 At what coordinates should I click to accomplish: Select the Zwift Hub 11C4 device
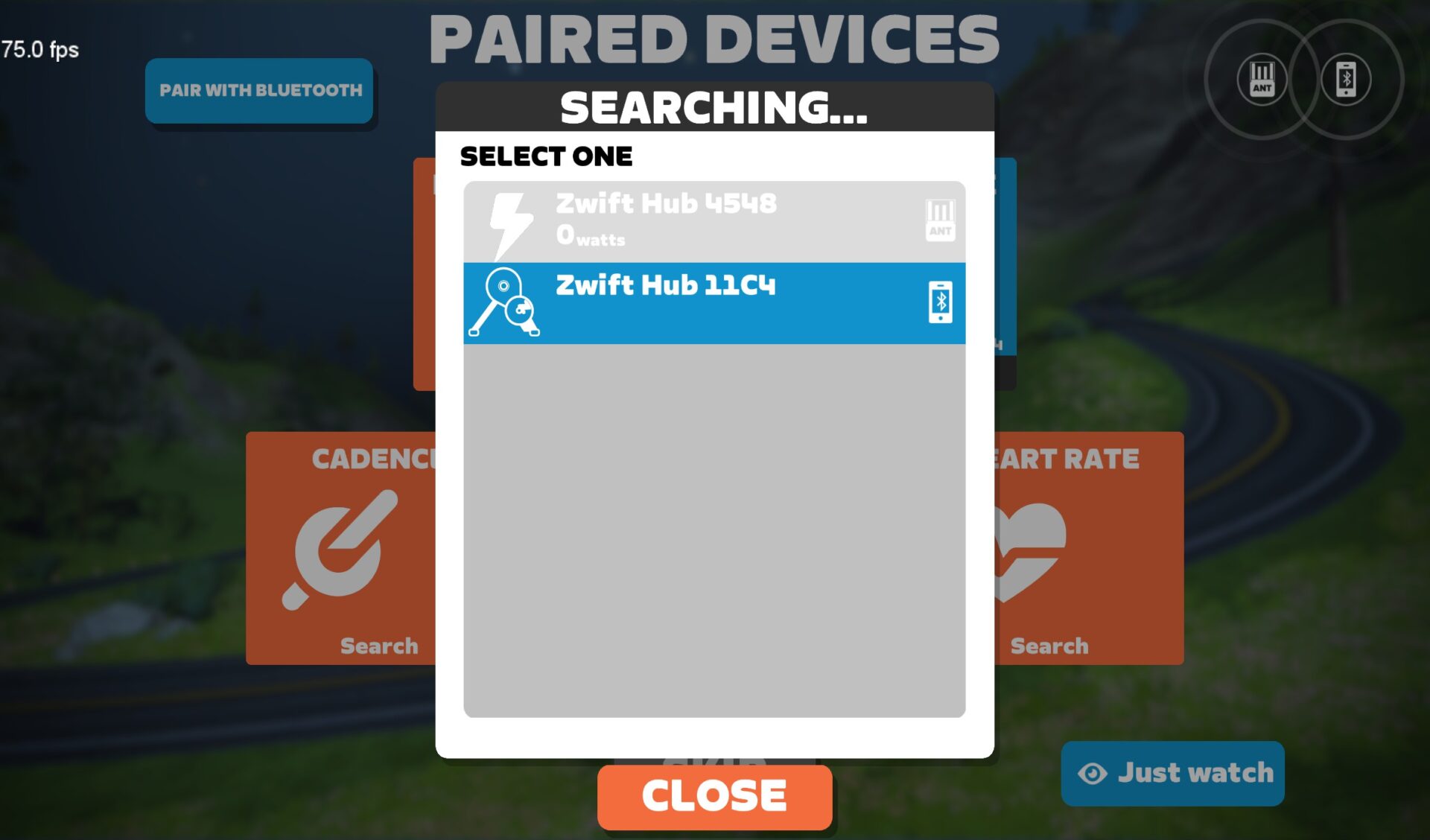714,302
